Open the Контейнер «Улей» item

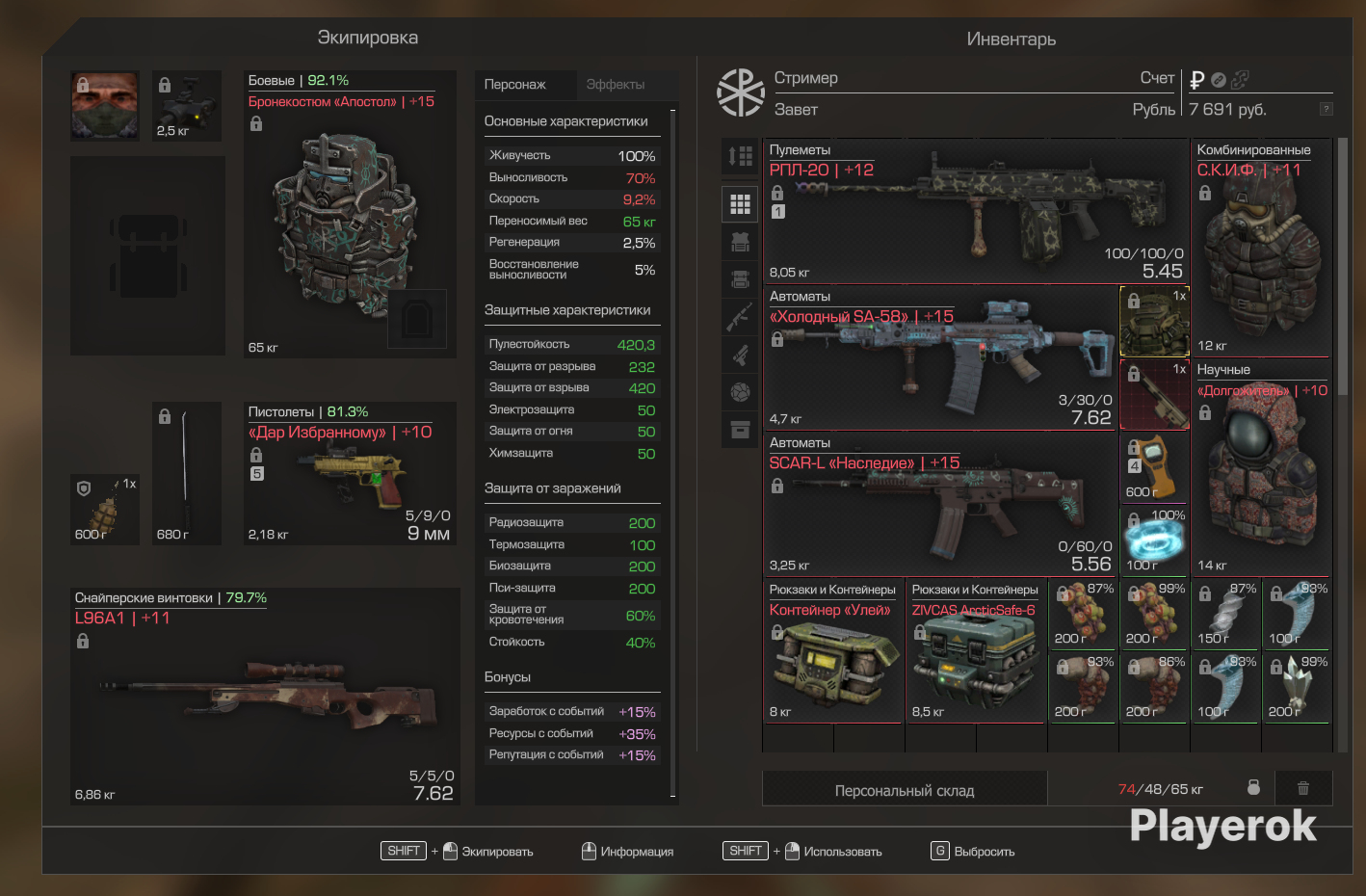point(832,653)
